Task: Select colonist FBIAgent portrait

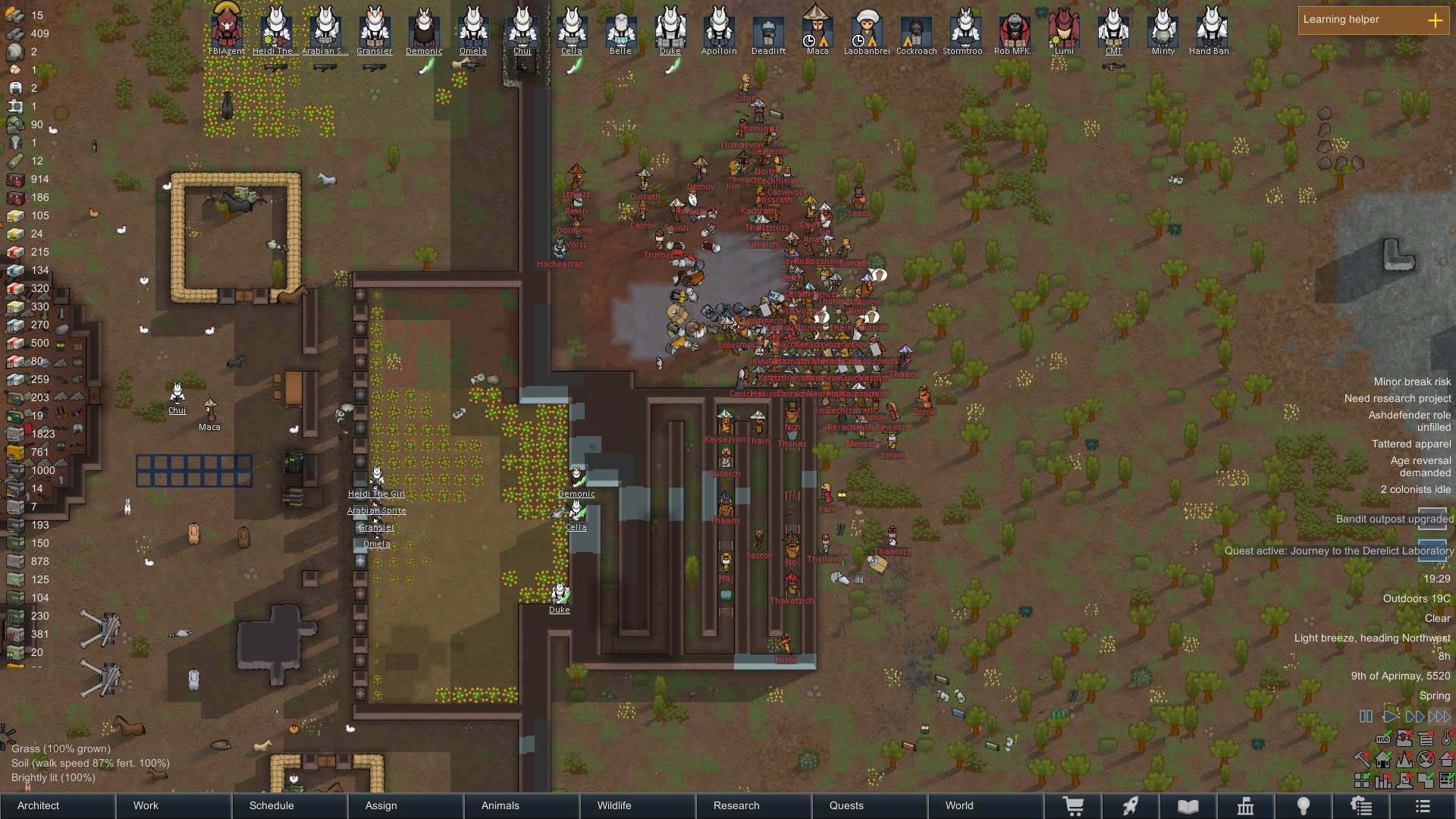Action: (x=227, y=29)
